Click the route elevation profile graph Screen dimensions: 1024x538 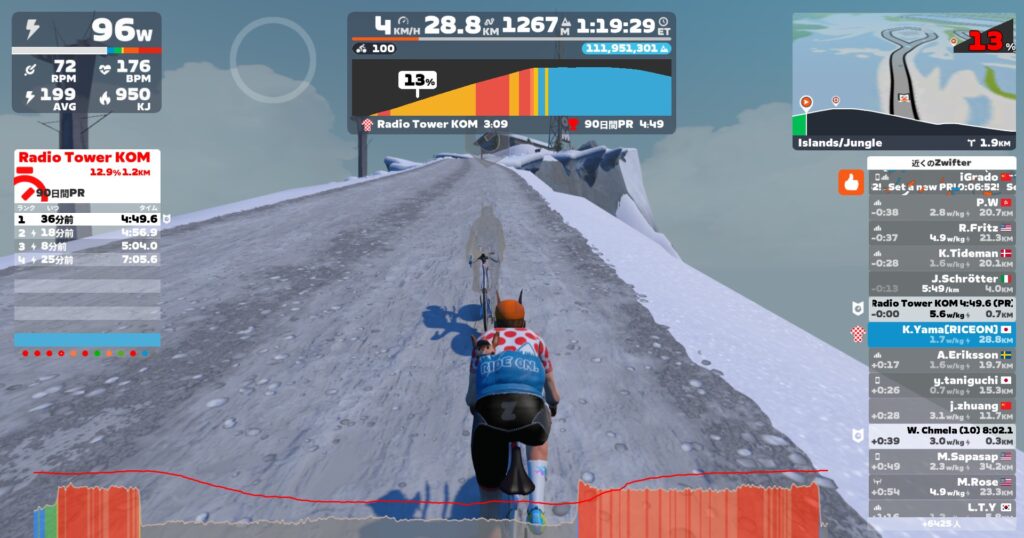pyautogui.click(x=511, y=90)
